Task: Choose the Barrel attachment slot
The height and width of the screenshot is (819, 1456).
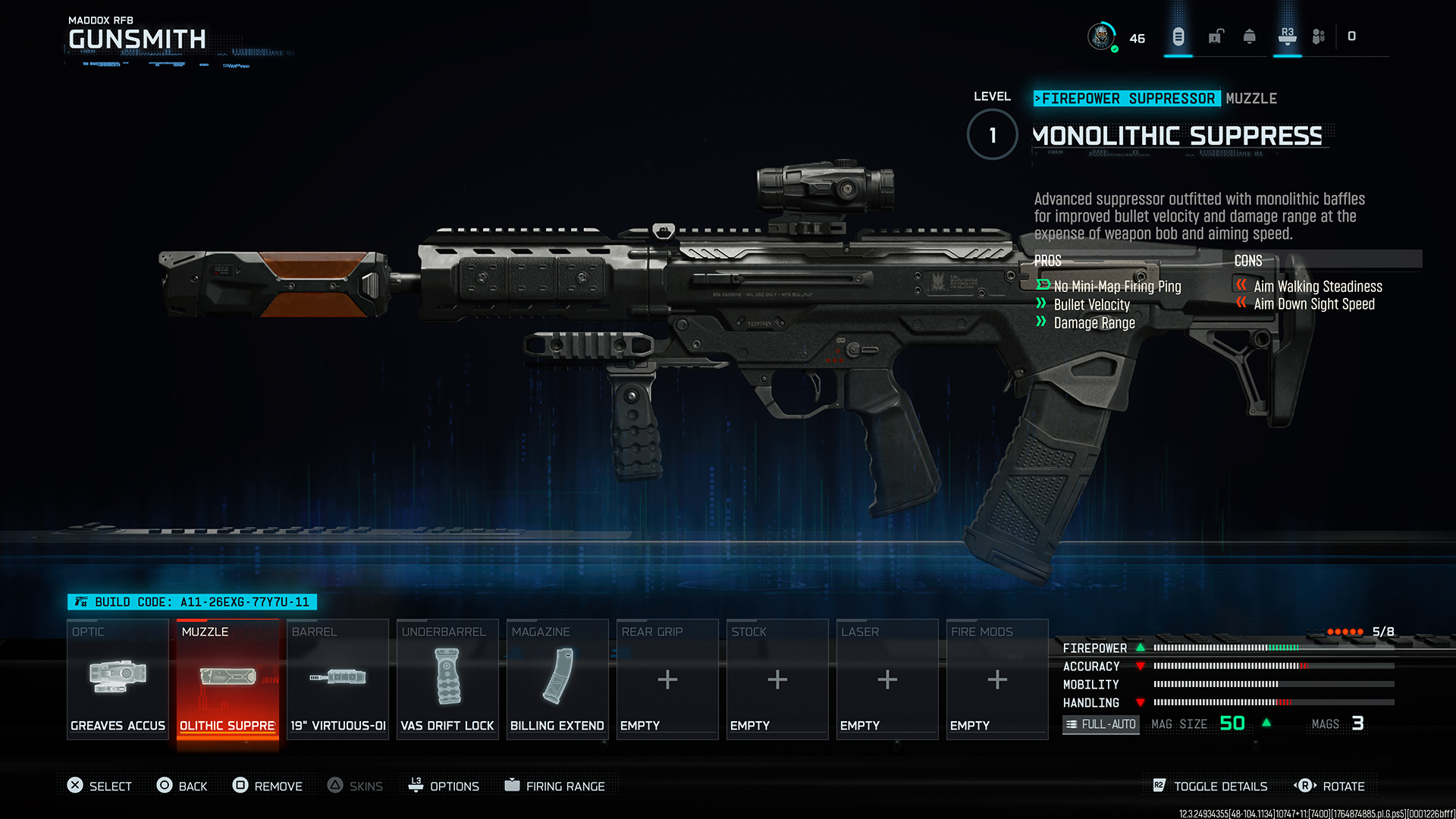Action: [x=337, y=679]
